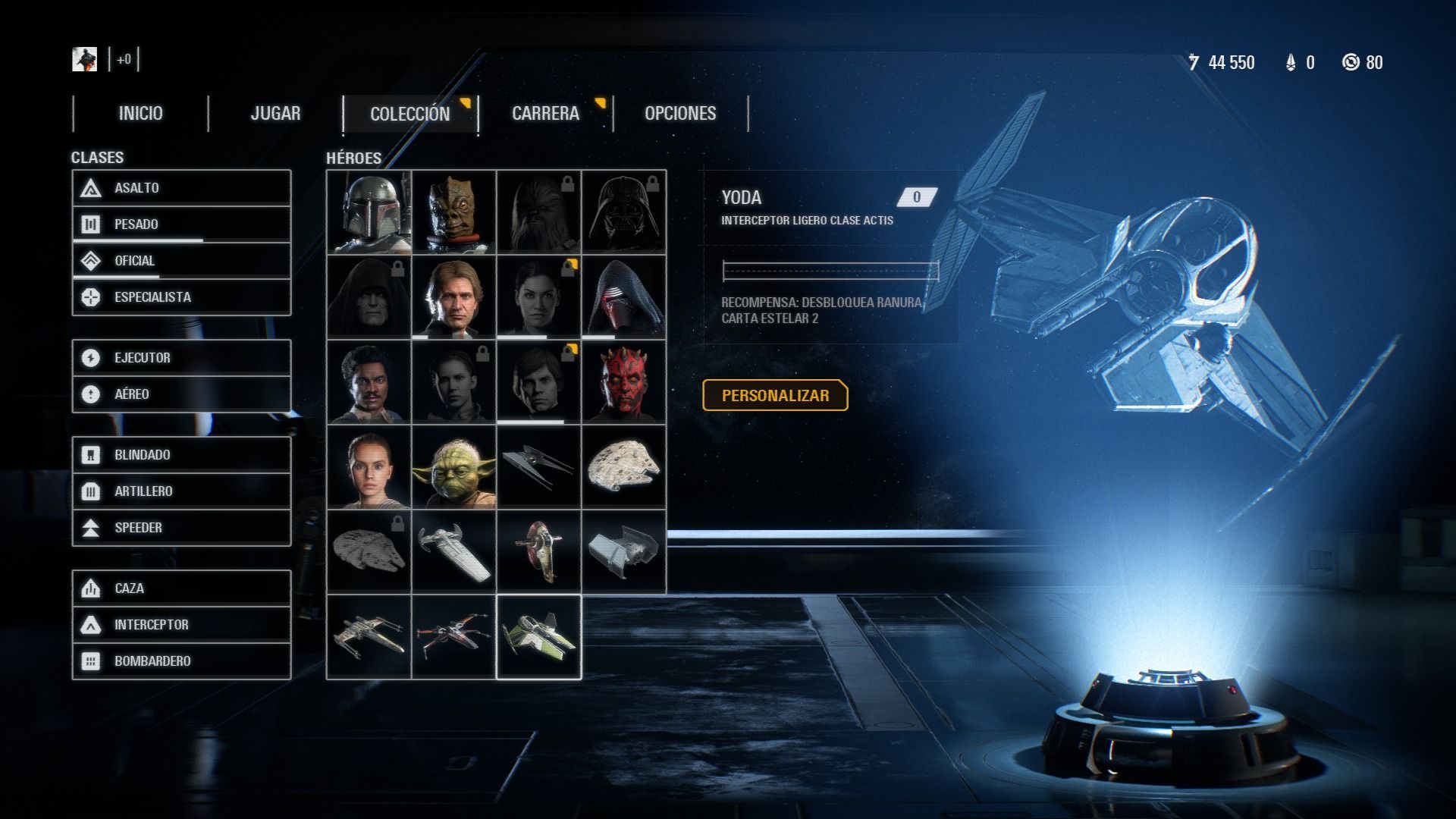Screen dimensions: 1456x819
Task: Click the player avatar icon
Action: click(x=84, y=59)
